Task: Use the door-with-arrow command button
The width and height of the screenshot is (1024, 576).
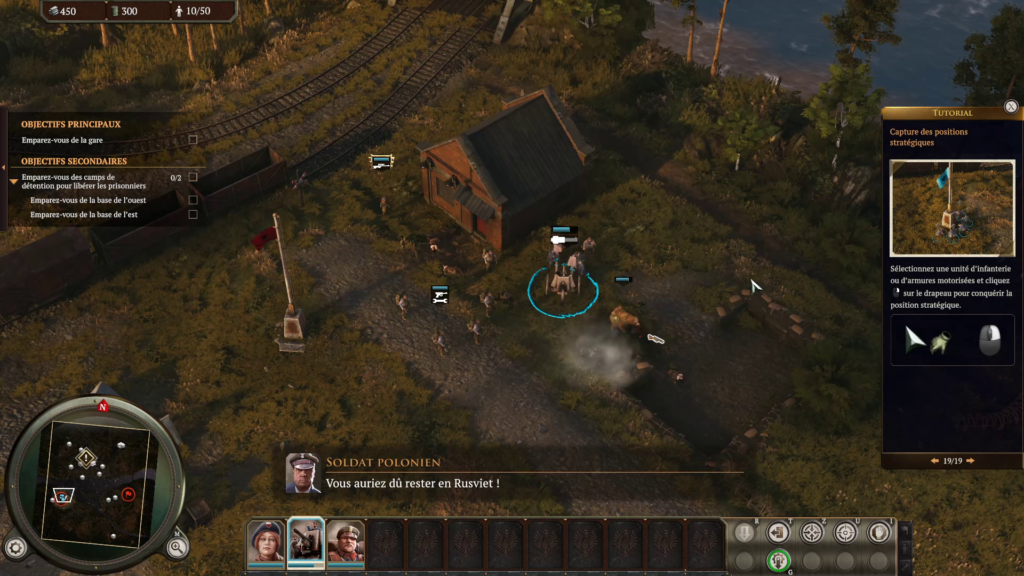Action: pyautogui.click(x=779, y=533)
